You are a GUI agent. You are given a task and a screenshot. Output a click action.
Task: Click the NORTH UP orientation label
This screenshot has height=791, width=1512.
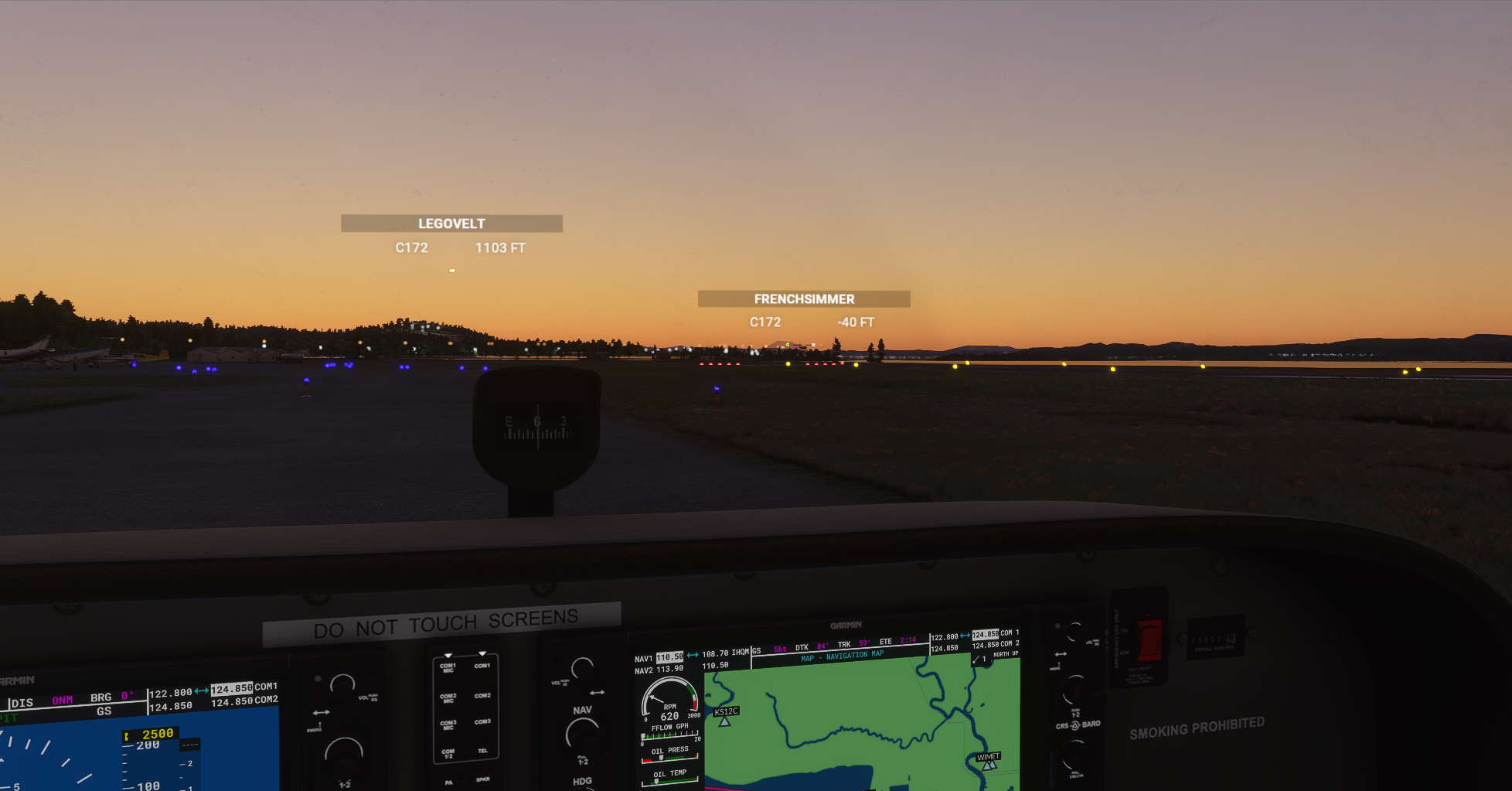coord(1006,653)
